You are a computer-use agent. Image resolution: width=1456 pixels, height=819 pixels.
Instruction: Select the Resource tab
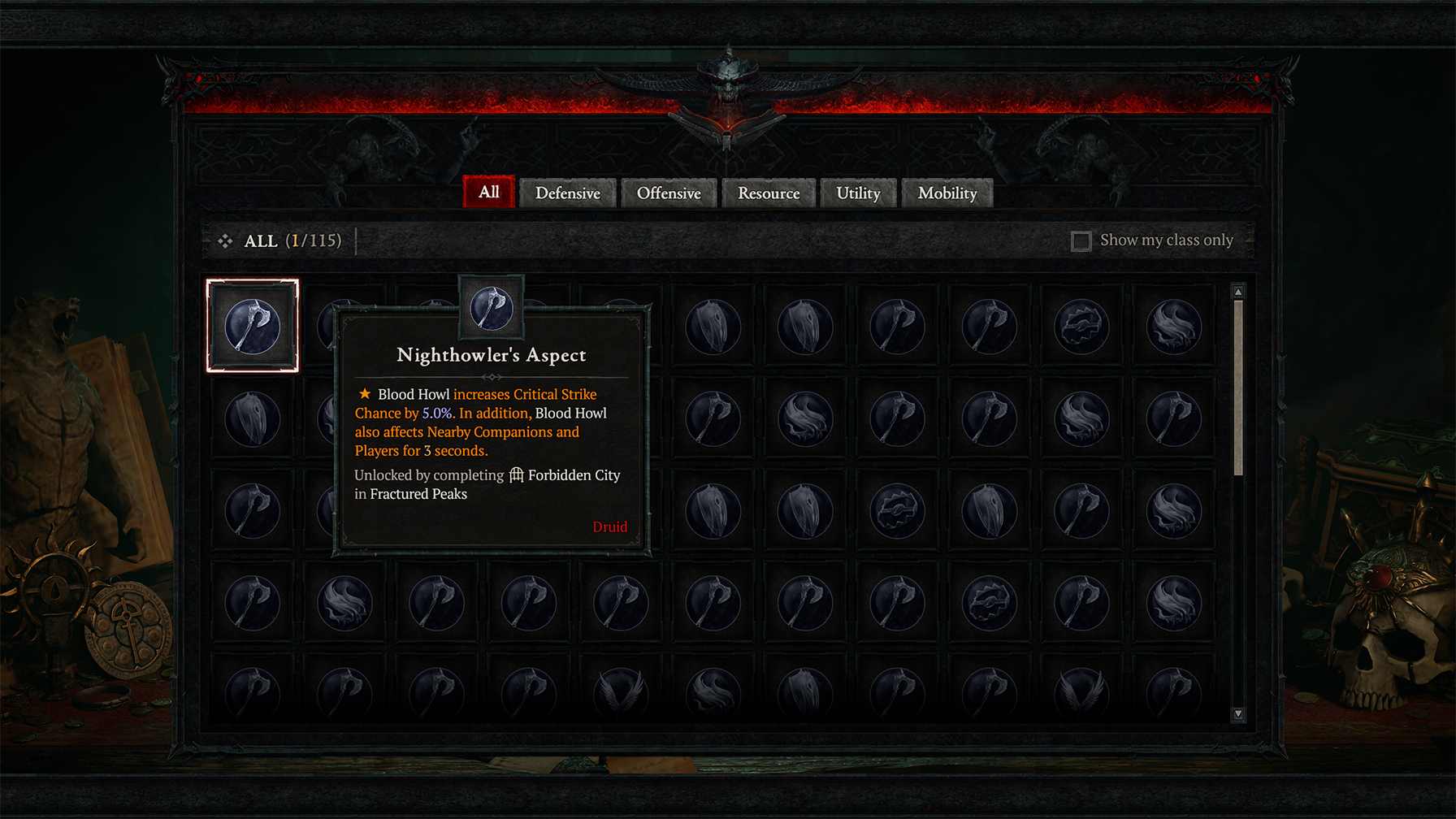(x=769, y=193)
